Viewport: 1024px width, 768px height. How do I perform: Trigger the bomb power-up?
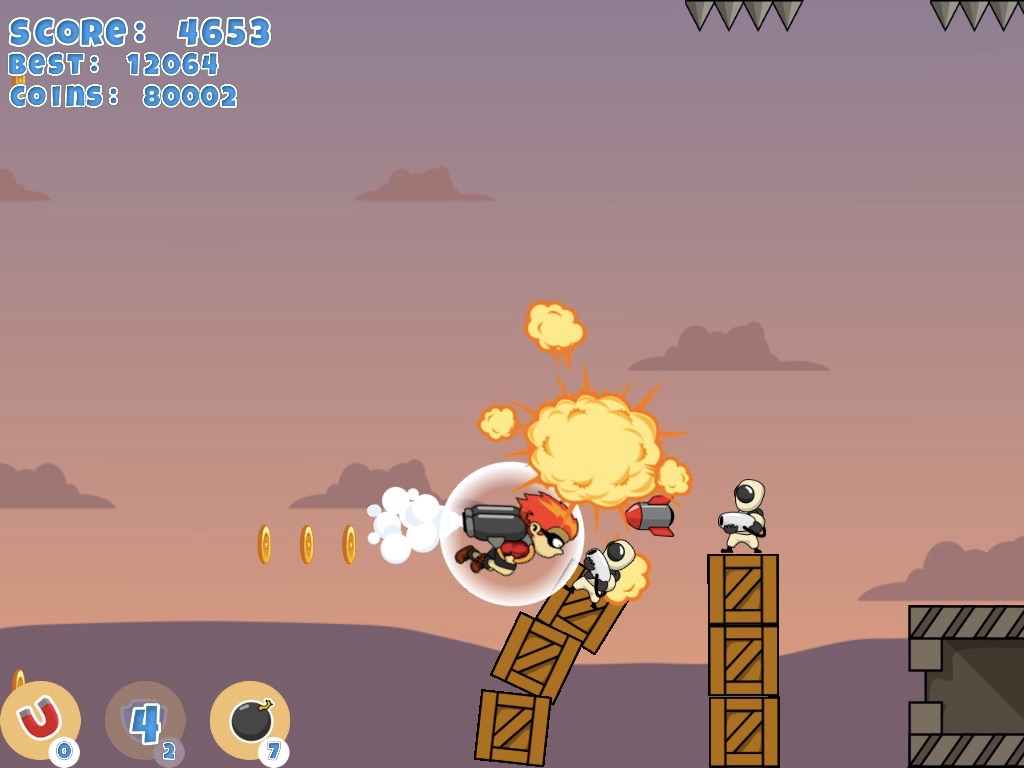pyautogui.click(x=250, y=720)
